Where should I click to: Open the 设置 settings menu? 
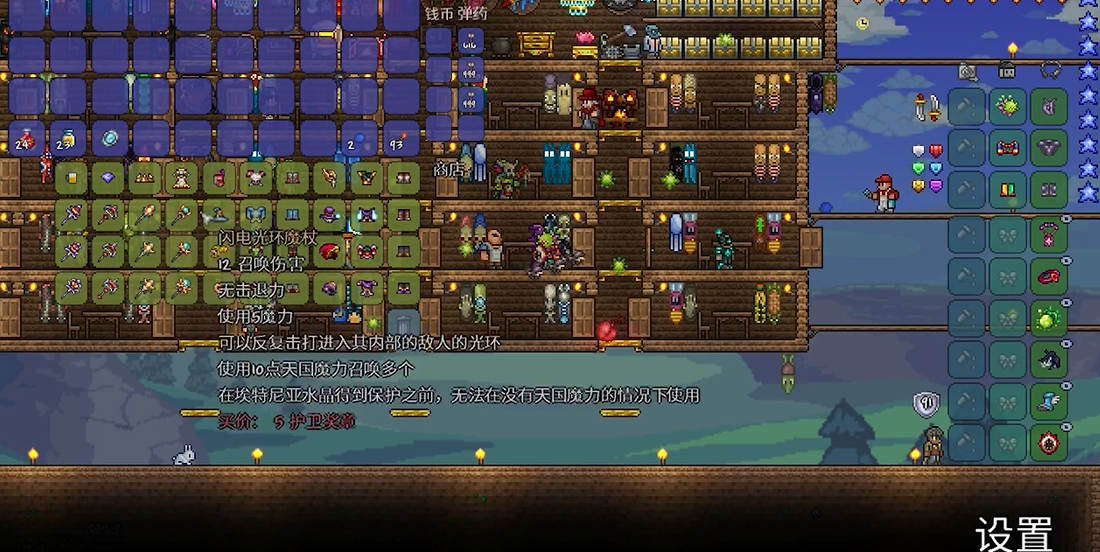1014,531
